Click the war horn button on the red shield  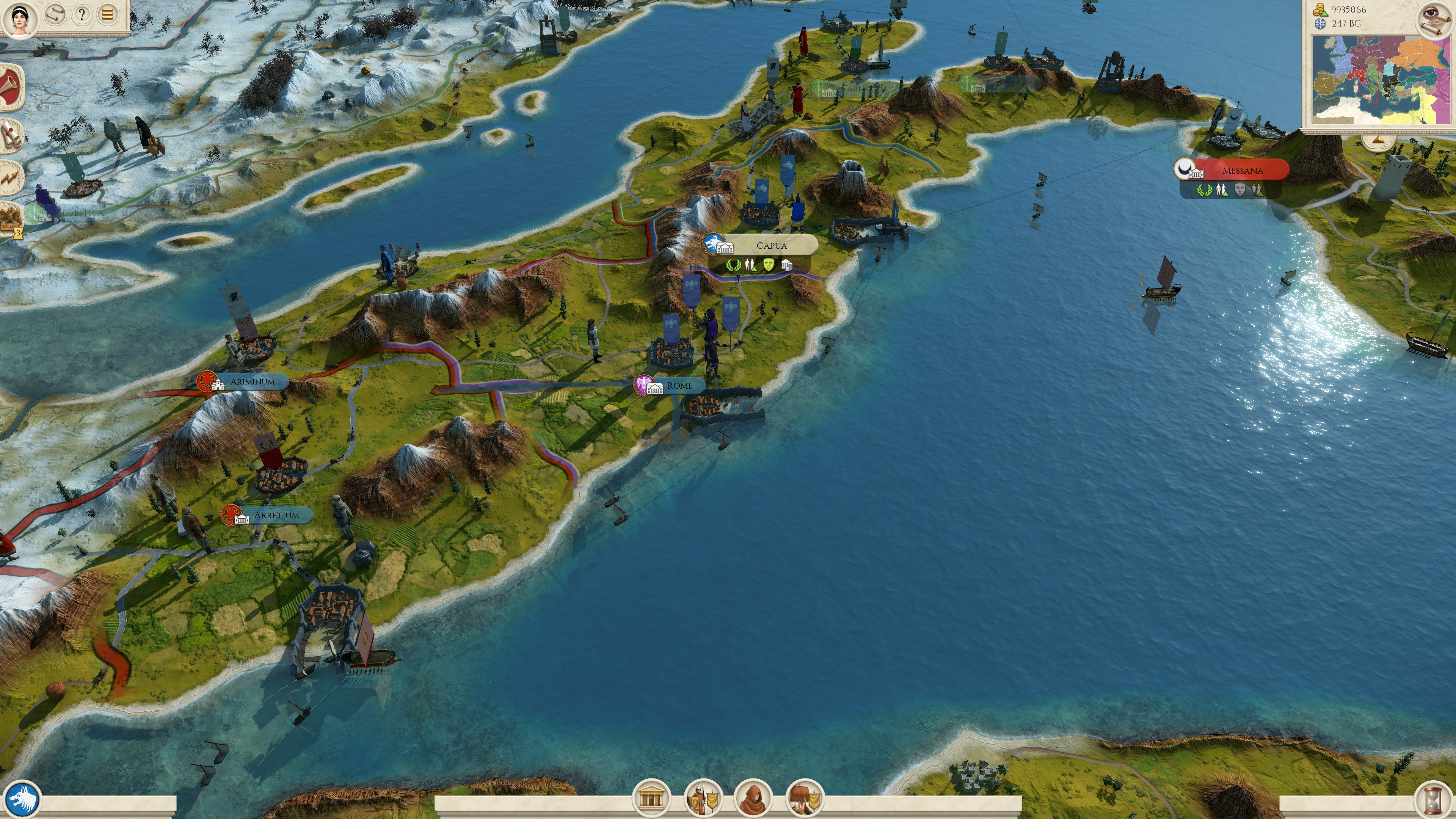[11, 88]
